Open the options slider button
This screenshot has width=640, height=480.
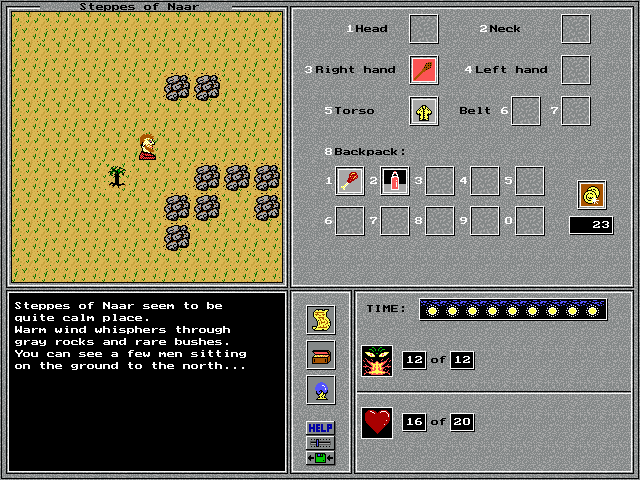[x=321, y=442]
